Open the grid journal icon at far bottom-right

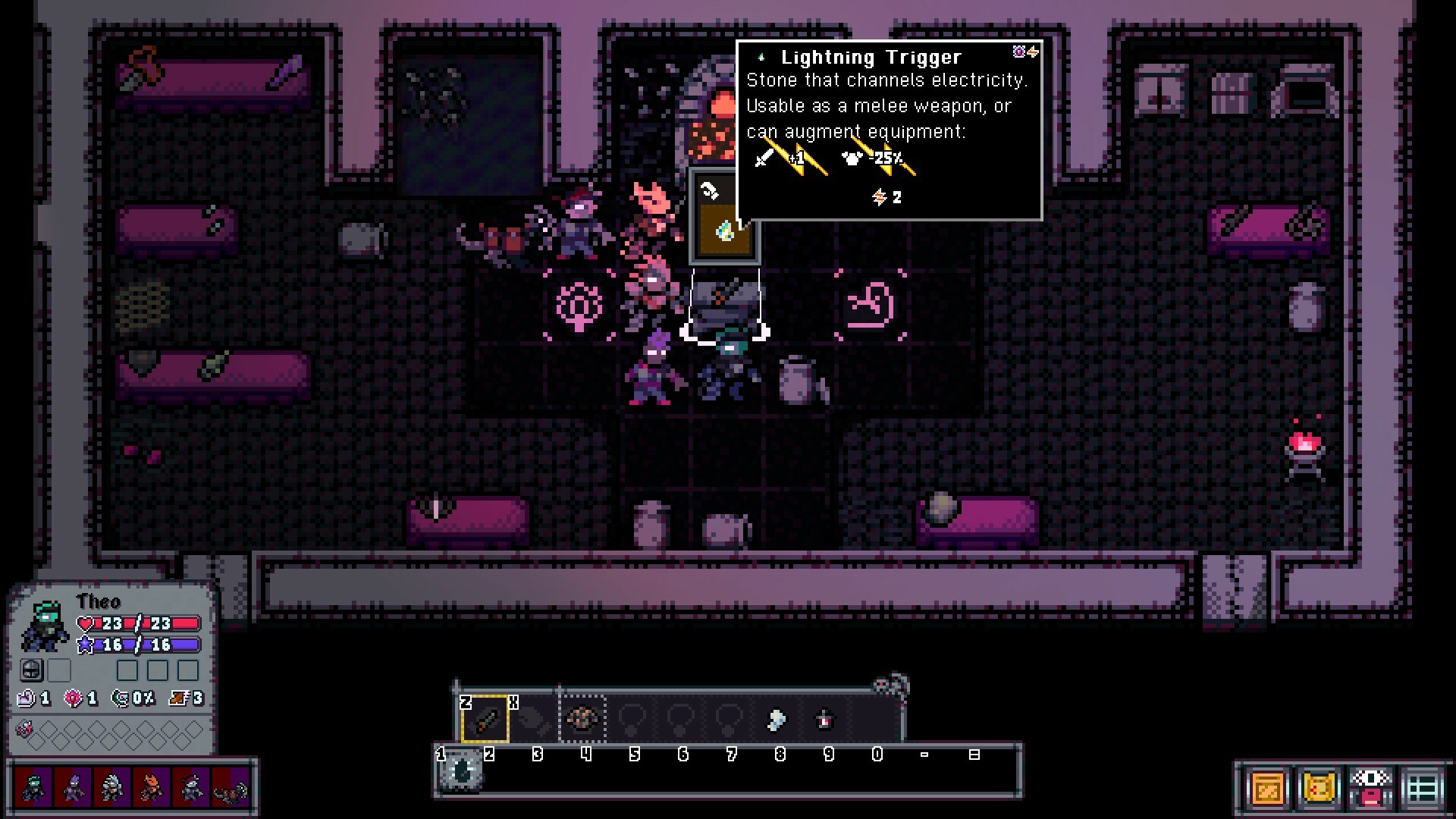[1420, 788]
